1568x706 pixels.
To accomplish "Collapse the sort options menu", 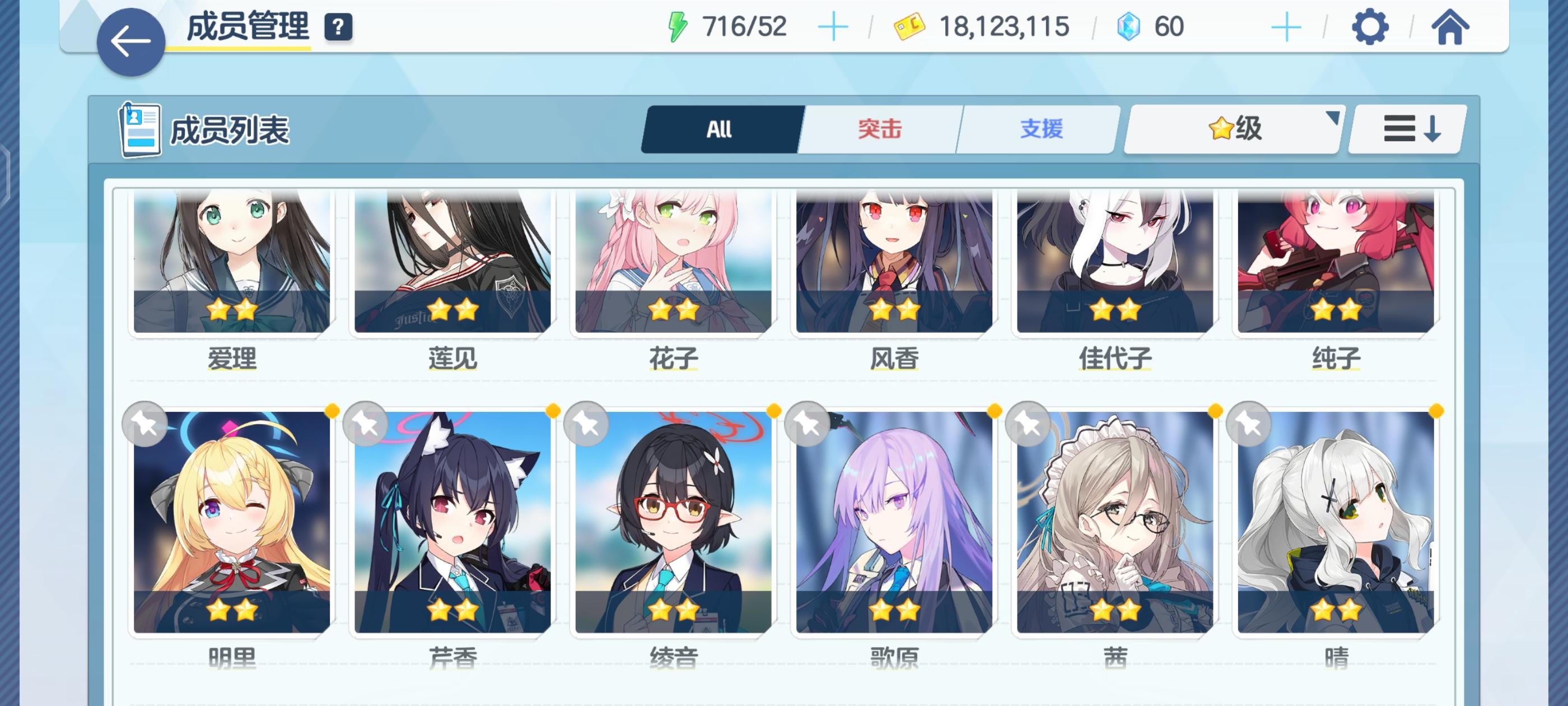I will pyautogui.click(x=1409, y=129).
